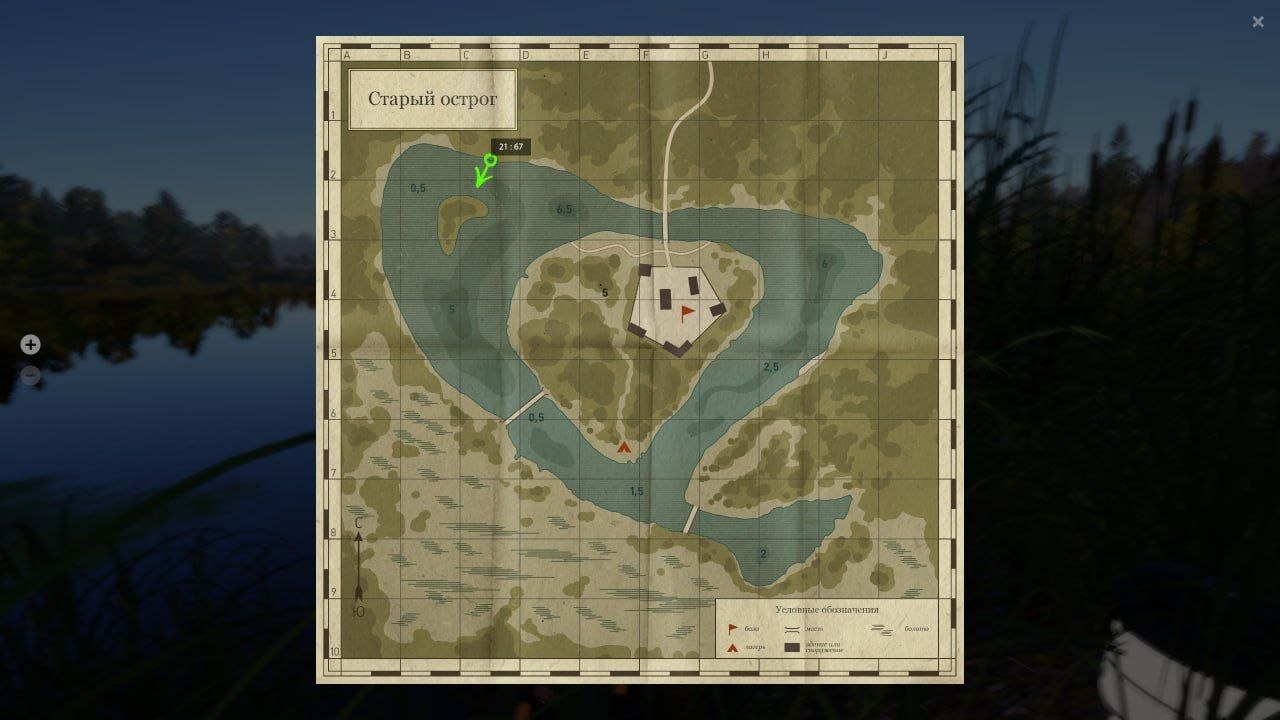The width and height of the screenshot is (1280, 720).
Task: Select the red base flag inside the fort
Action: click(x=685, y=312)
